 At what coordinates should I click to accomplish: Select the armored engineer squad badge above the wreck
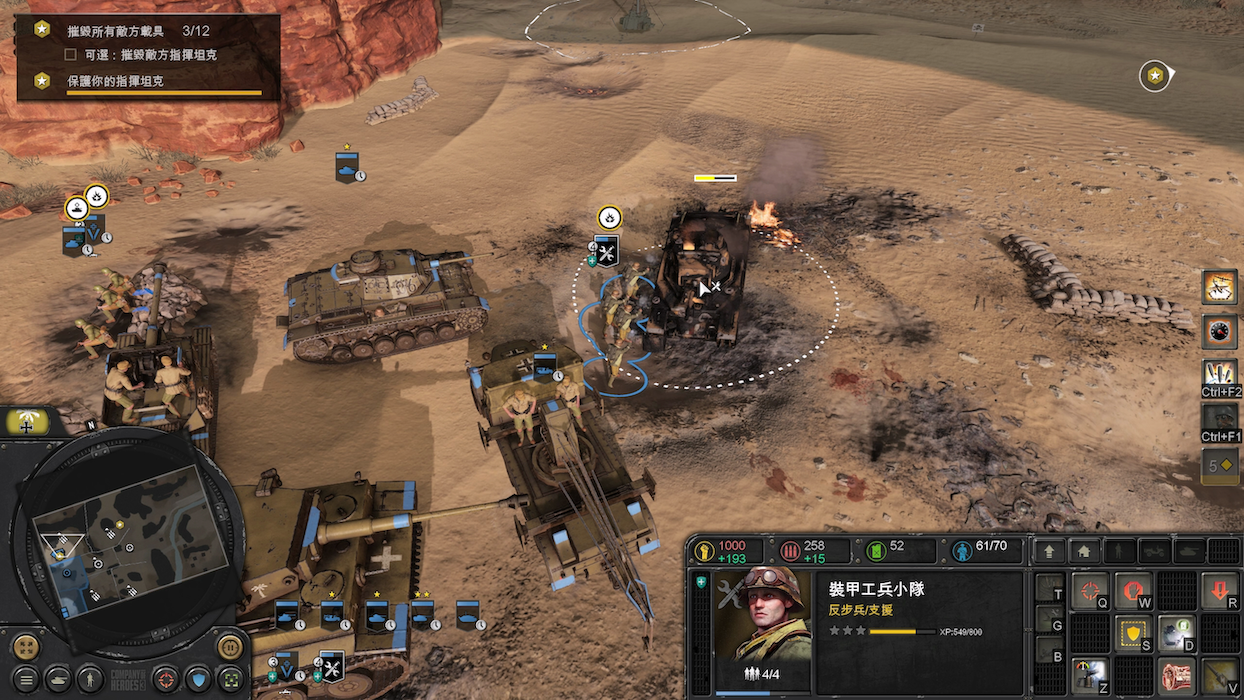point(606,250)
